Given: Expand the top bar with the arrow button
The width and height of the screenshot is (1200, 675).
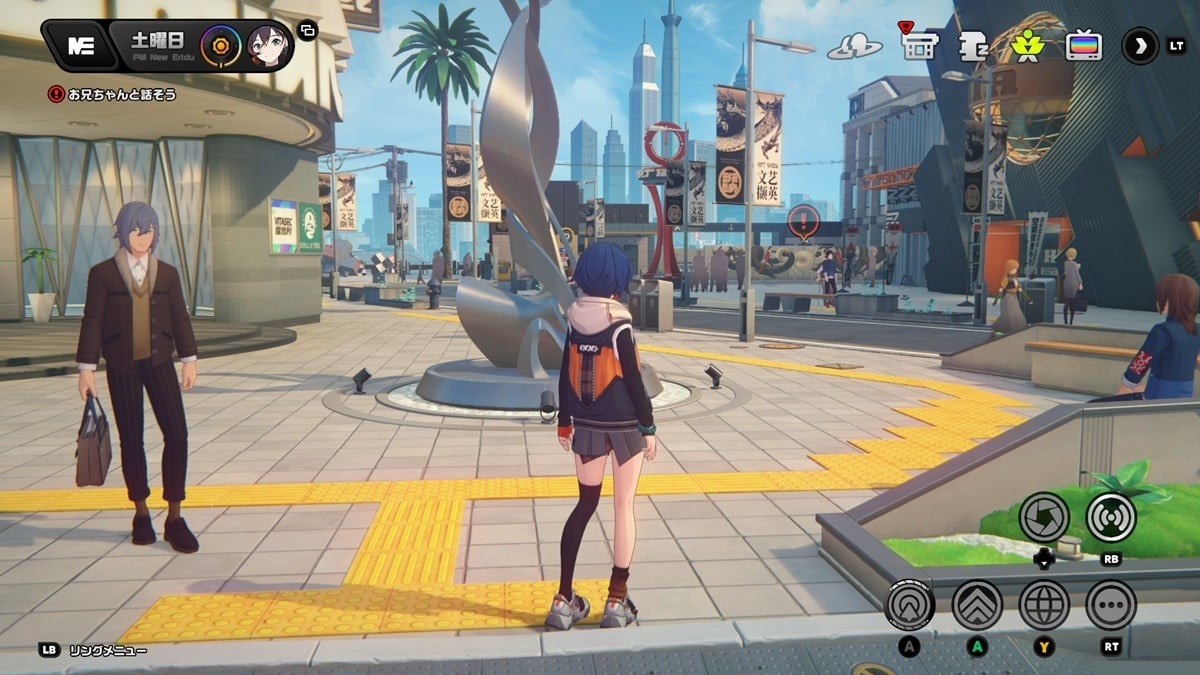Looking at the screenshot, I should 1139,46.
